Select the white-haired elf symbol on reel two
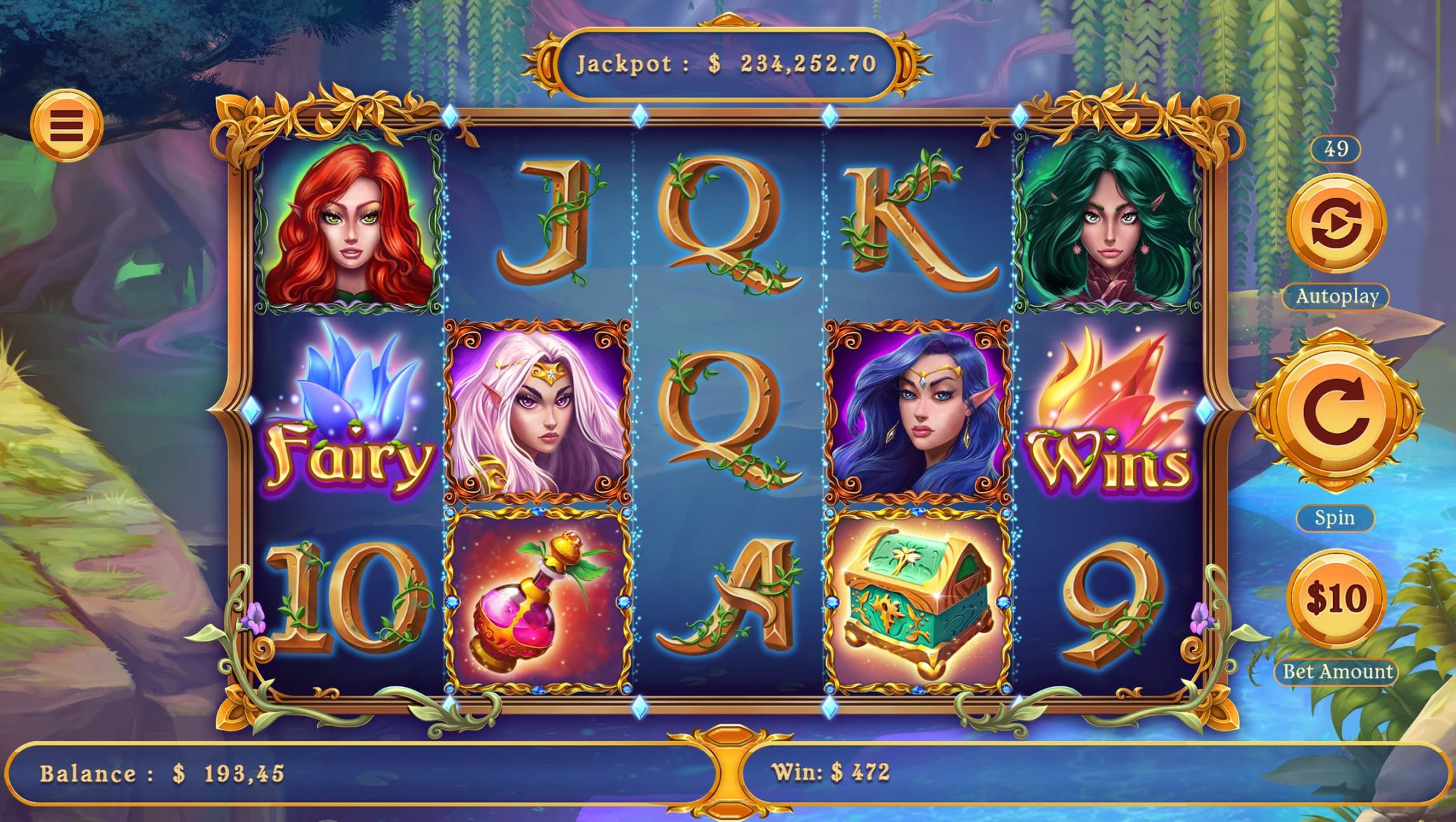1456x822 pixels. (538, 412)
